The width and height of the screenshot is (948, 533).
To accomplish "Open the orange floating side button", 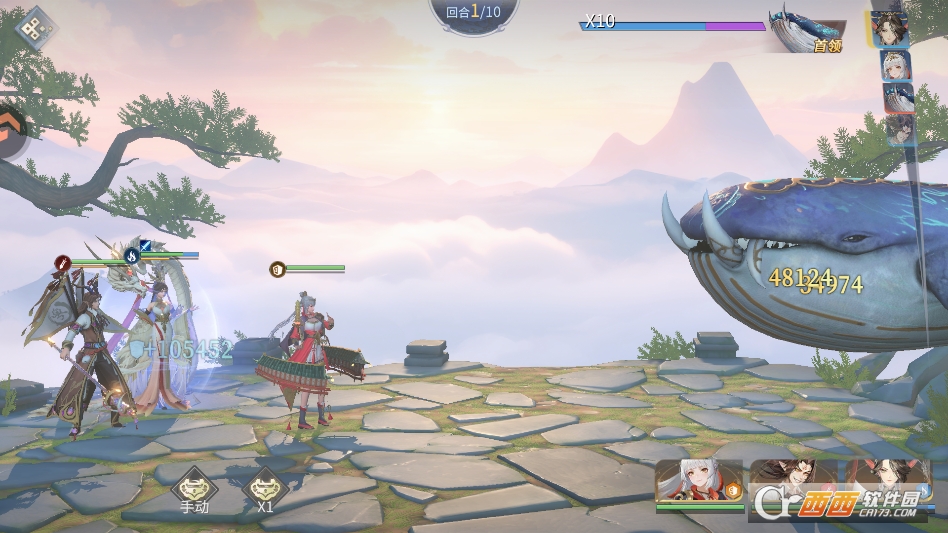I will 12,130.
